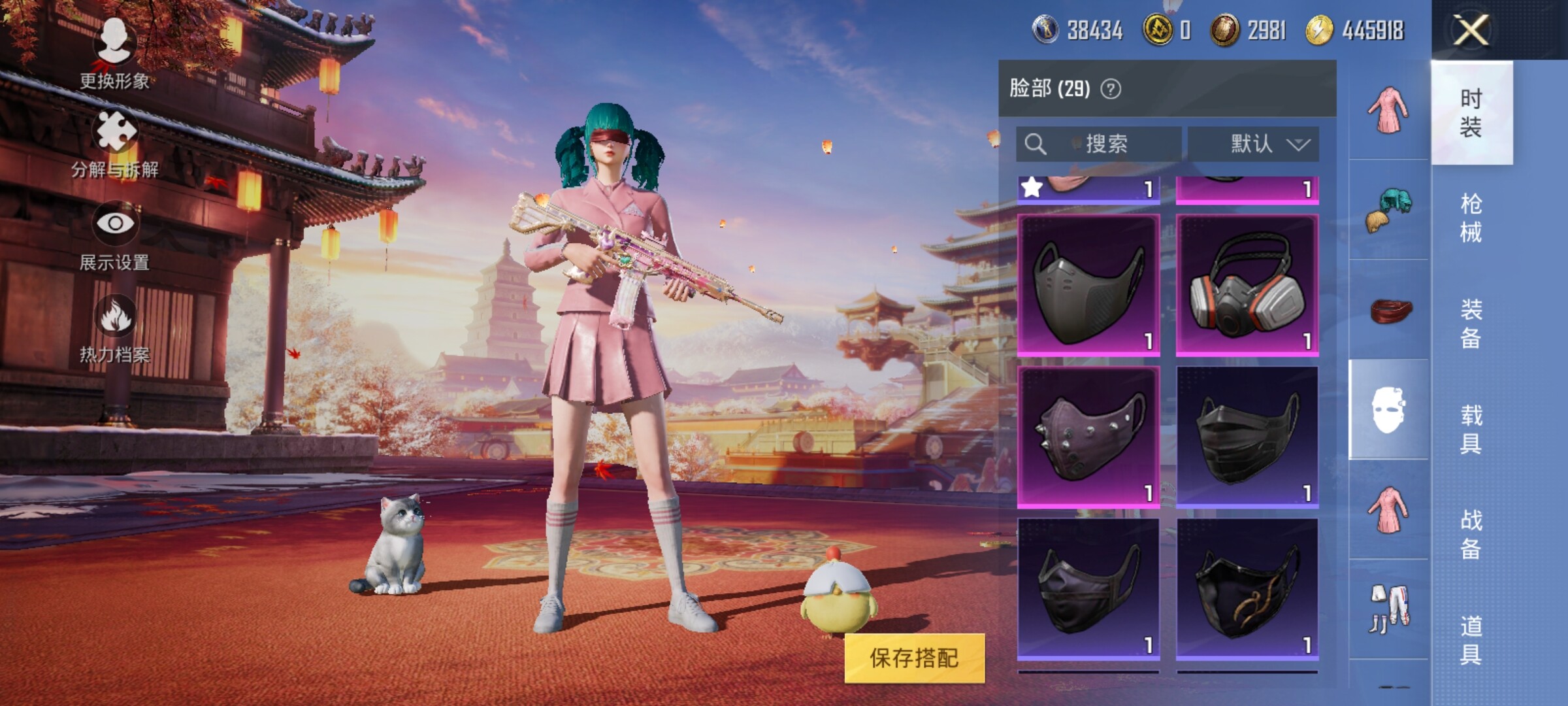Open the 装备 equipment tab
1568x706 pixels.
tap(1471, 324)
